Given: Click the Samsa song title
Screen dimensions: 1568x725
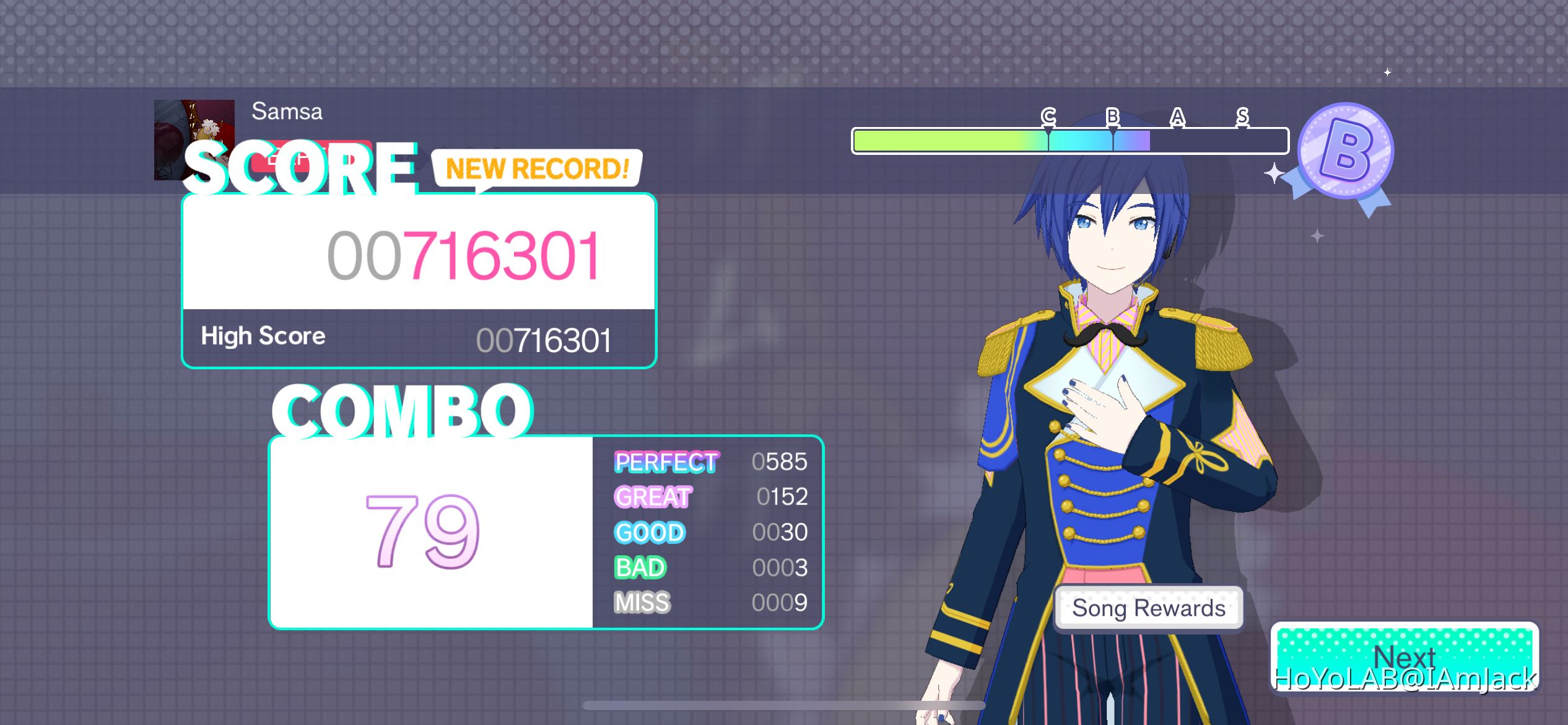Looking at the screenshot, I should point(286,111).
